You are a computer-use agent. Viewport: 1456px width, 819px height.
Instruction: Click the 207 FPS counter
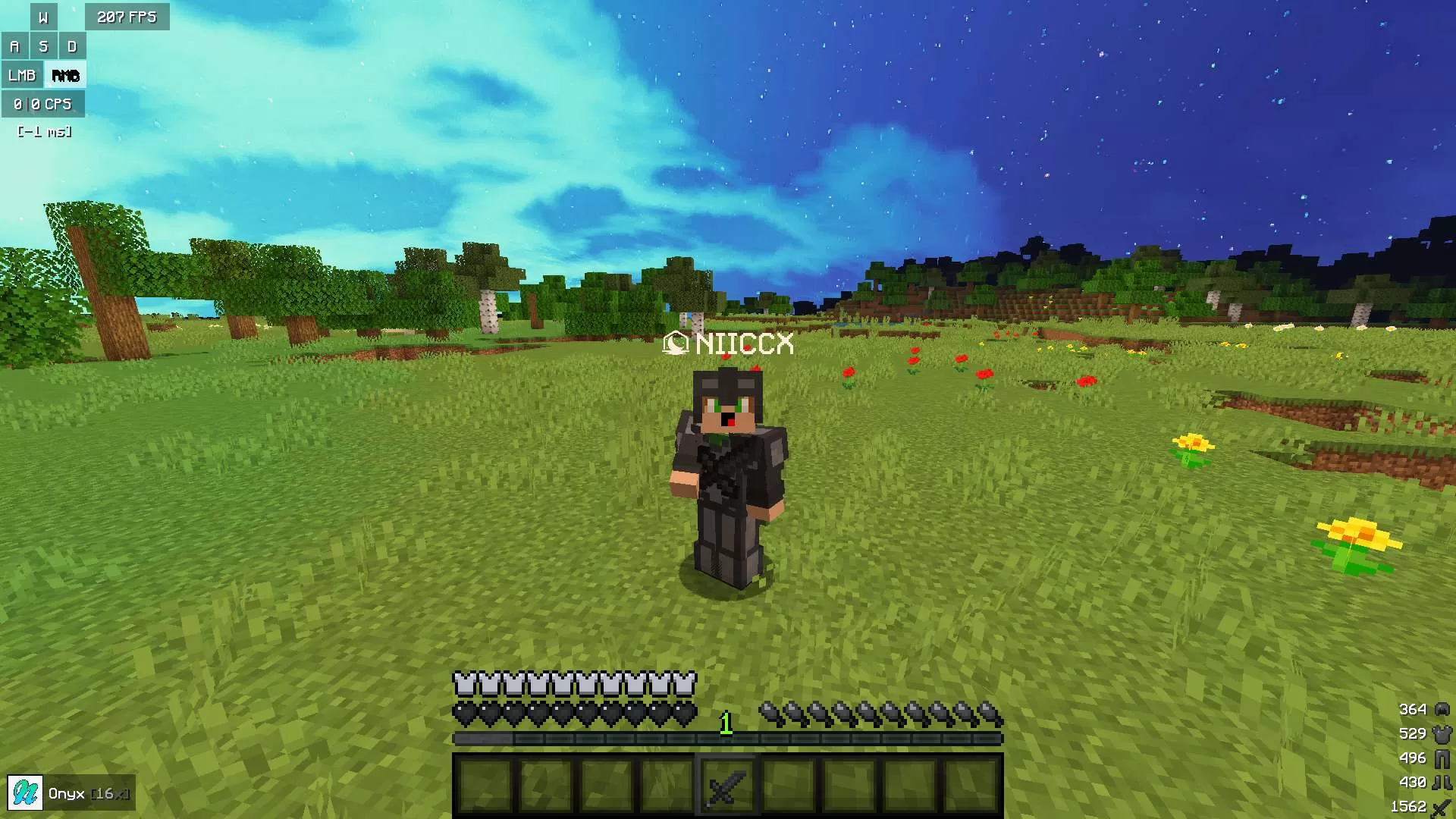126,16
